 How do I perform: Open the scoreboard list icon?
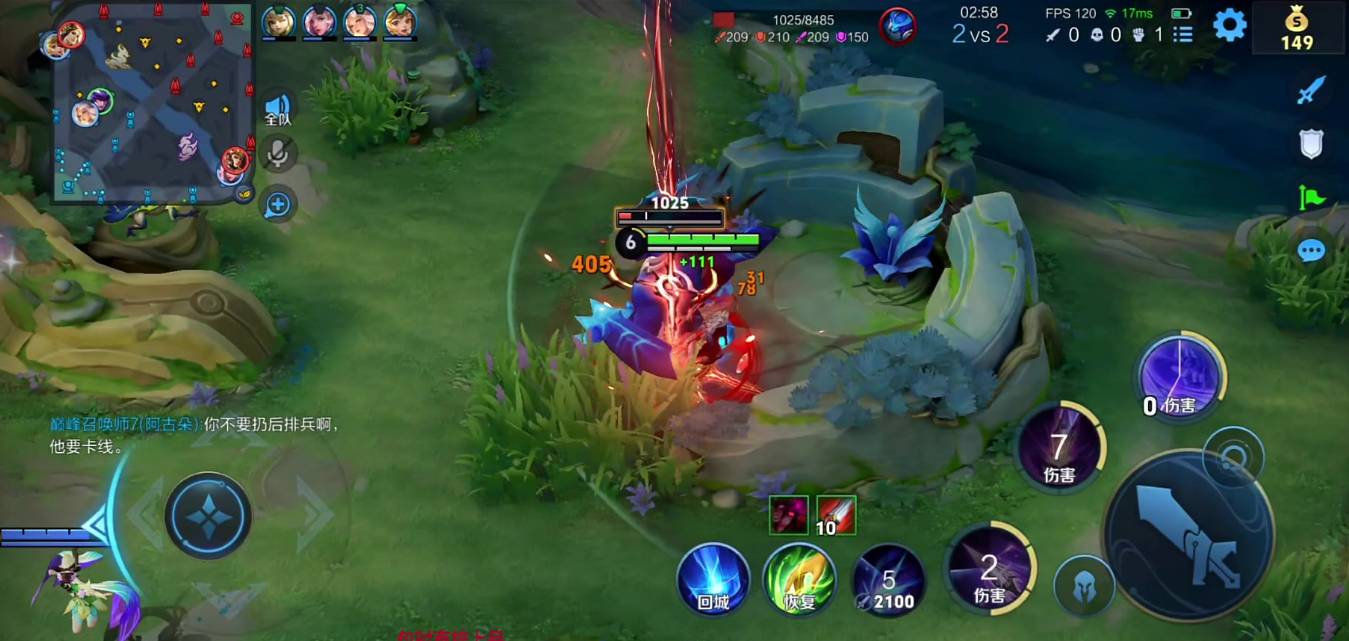click(1183, 35)
